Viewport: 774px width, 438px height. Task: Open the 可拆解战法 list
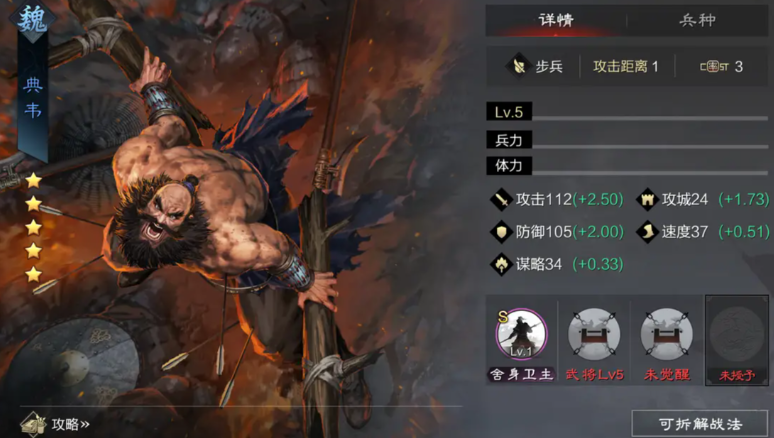[x=699, y=423]
